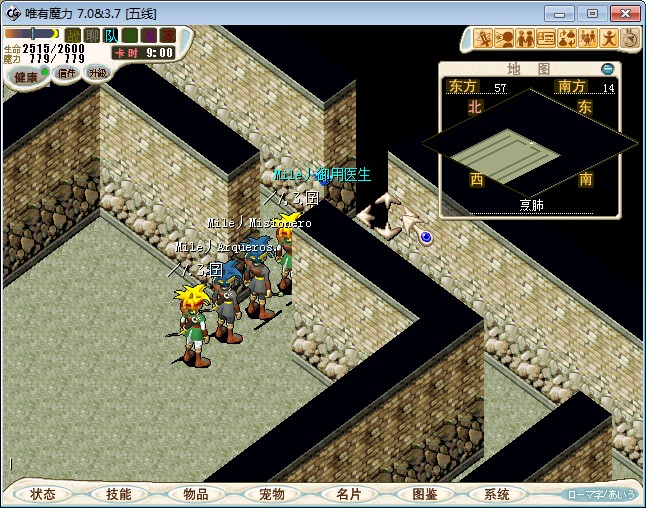Close the game window
The height and width of the screenshot is (508, 646).
pyautogui.click(x=623, y=13)
